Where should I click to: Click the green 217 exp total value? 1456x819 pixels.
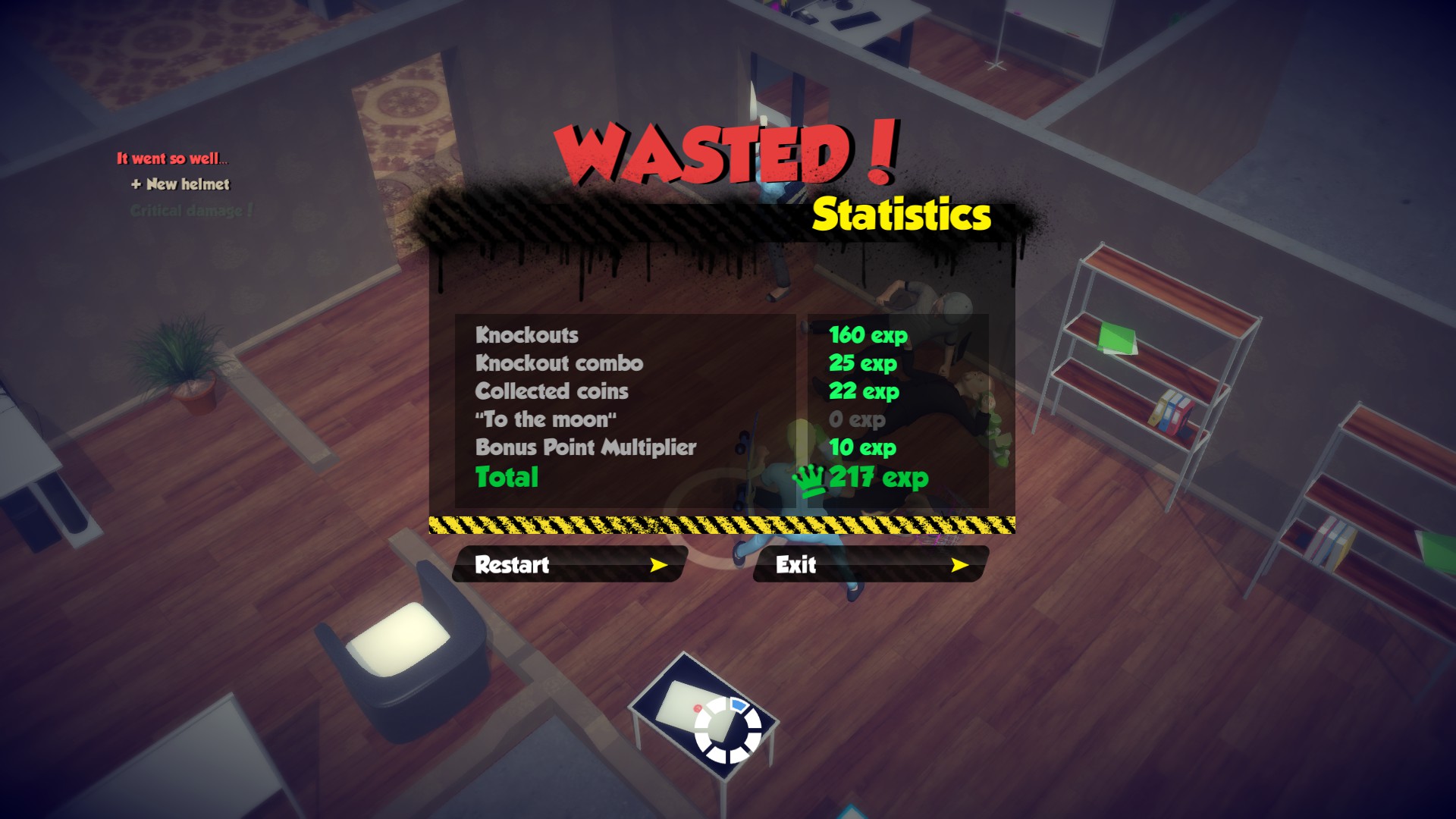click(x=876, y=477)
